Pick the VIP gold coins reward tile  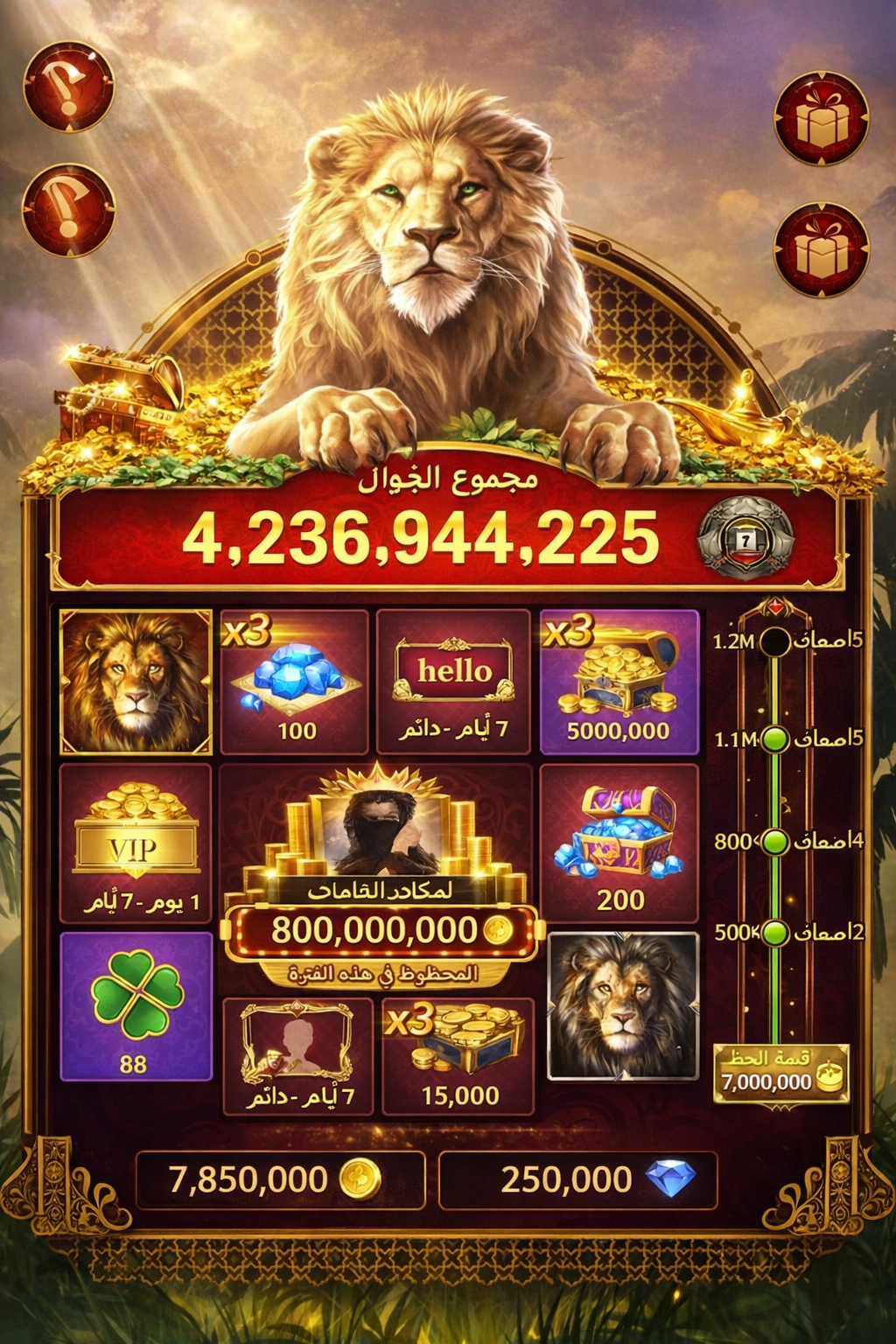coord(136,843)
